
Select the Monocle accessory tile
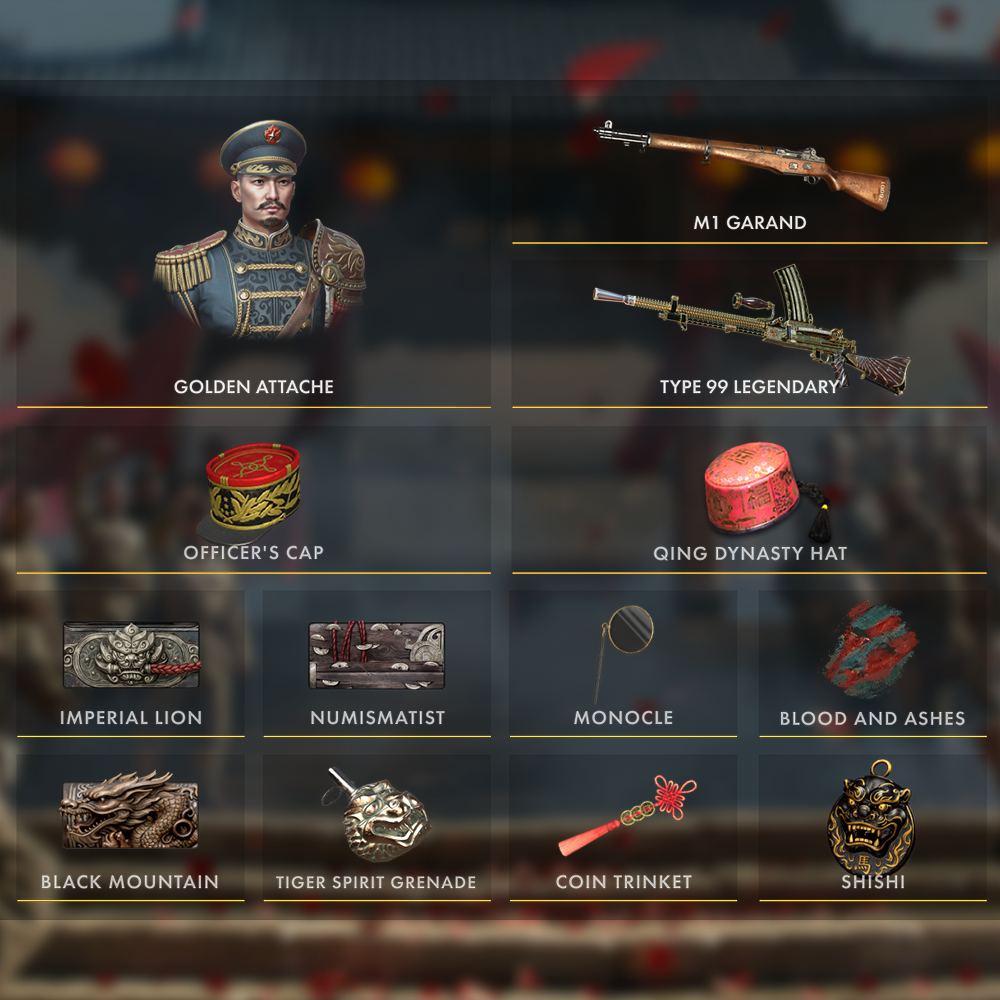[x=623, y=662]
